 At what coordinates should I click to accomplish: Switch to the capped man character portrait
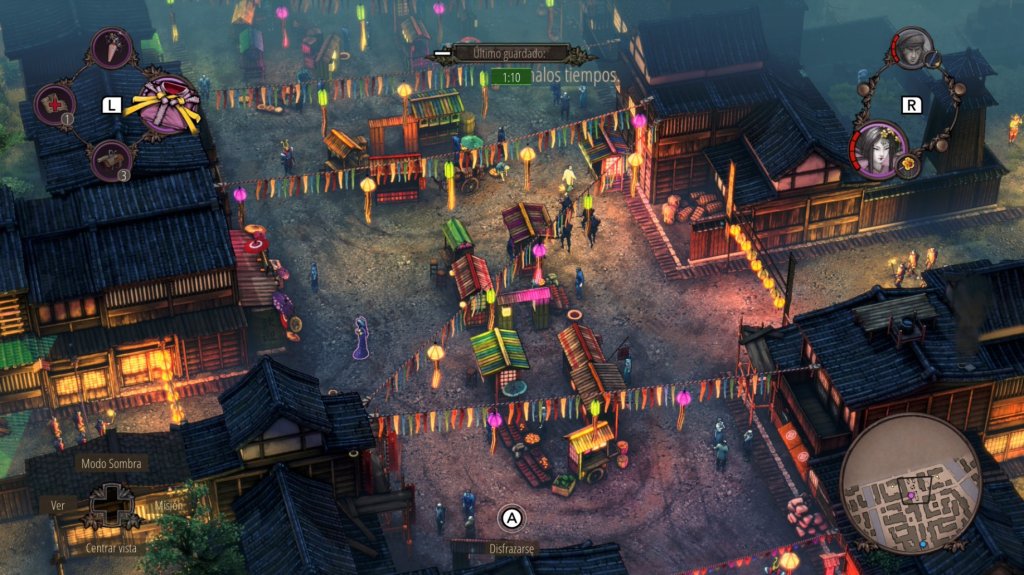pos(912,48)
